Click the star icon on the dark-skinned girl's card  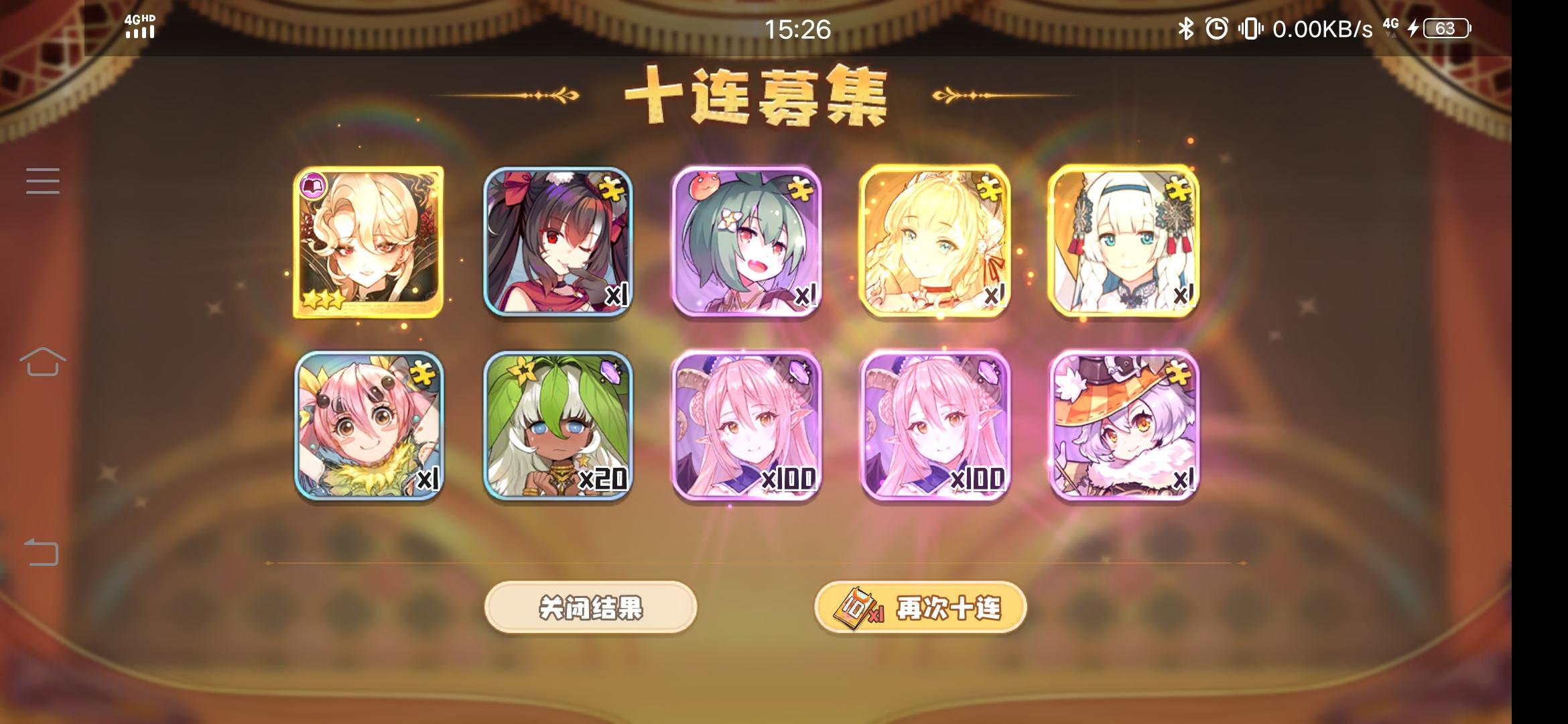(584, 460)
